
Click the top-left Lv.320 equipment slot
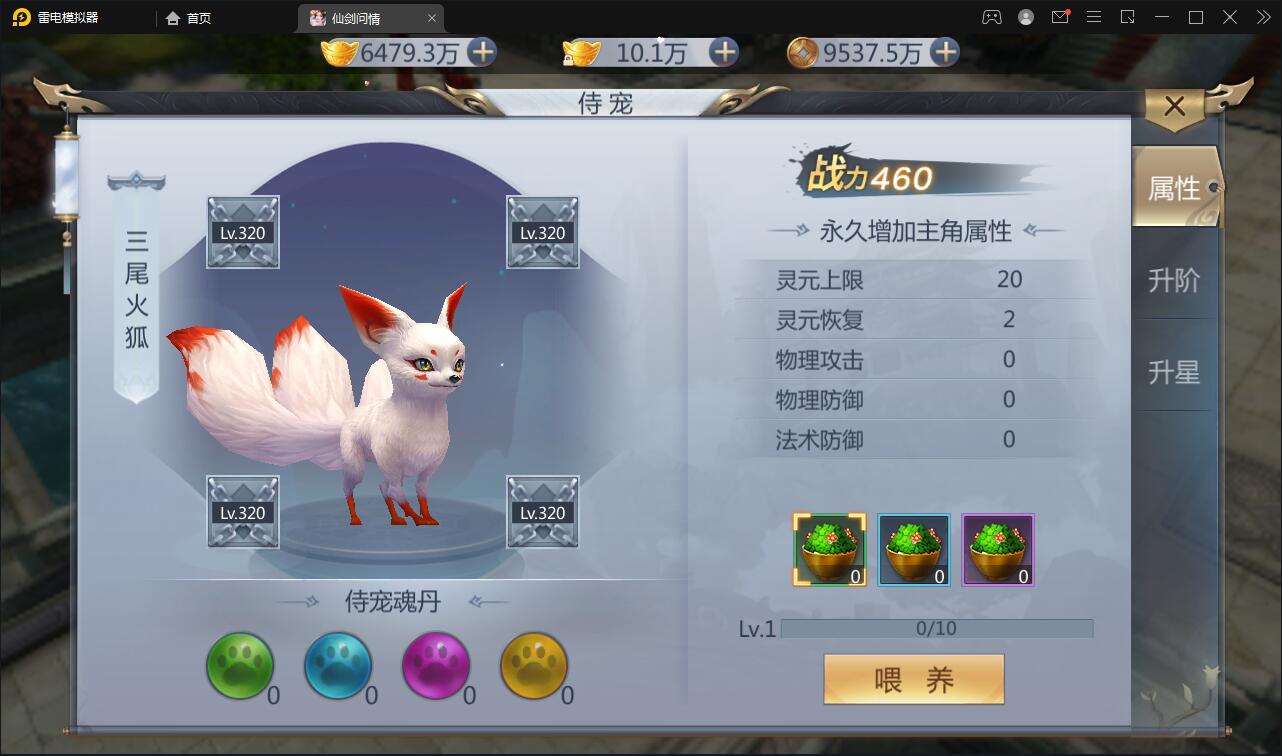tap(242, 232)
